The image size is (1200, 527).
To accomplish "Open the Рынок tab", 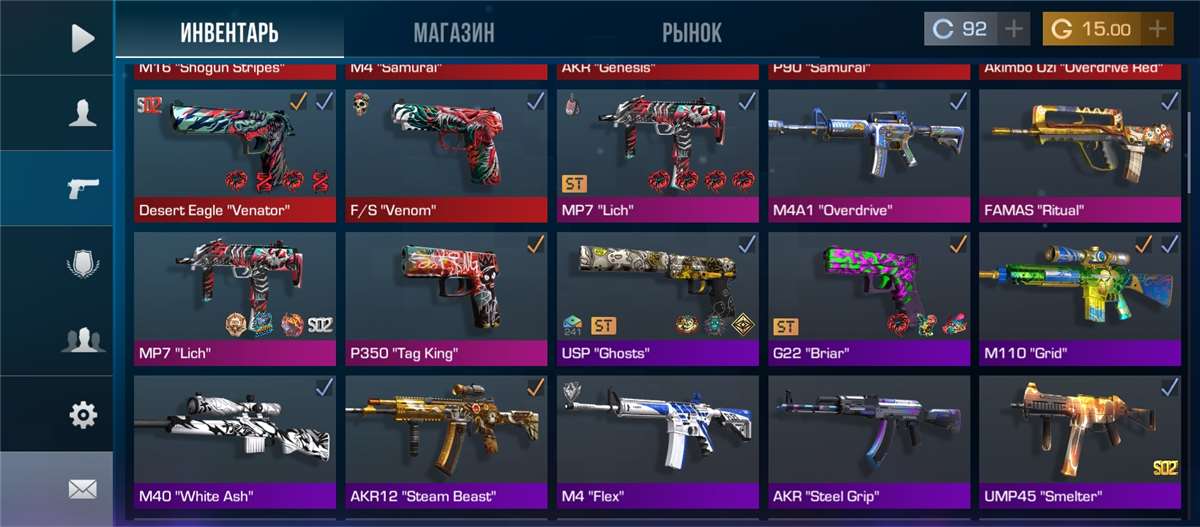I will pos(691,33).
